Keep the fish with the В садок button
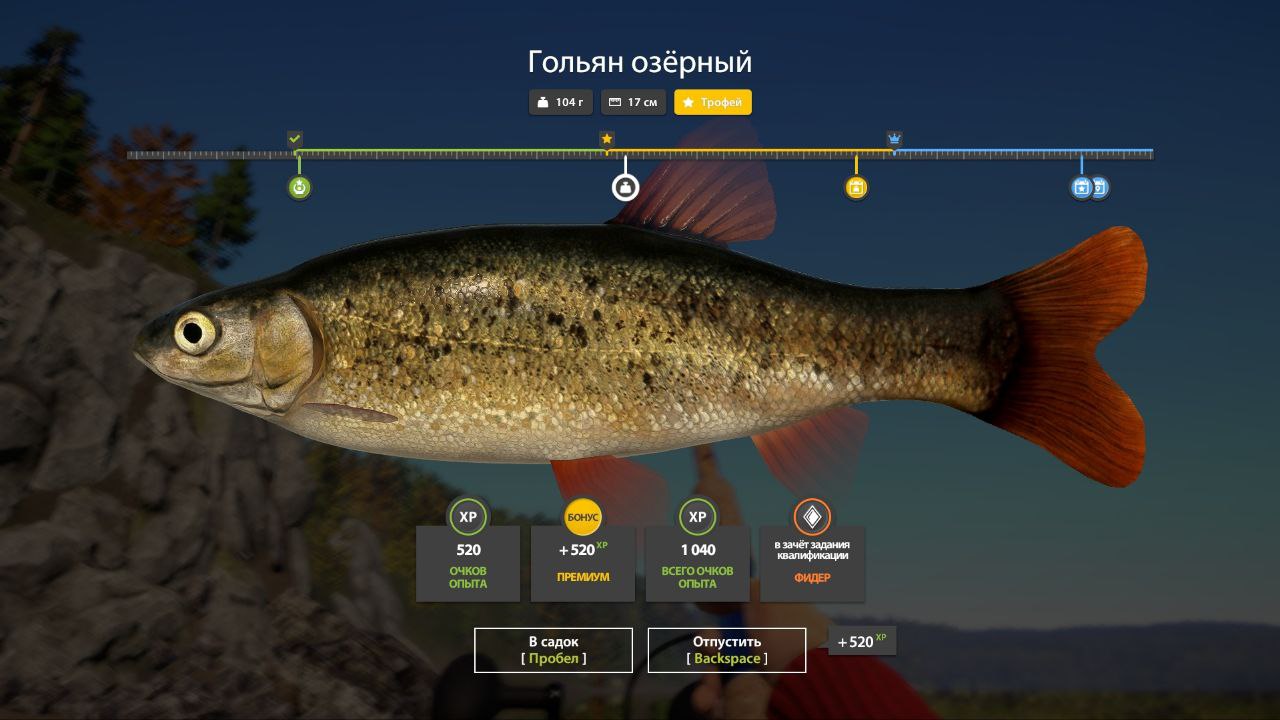 click(x=553, y=650)
